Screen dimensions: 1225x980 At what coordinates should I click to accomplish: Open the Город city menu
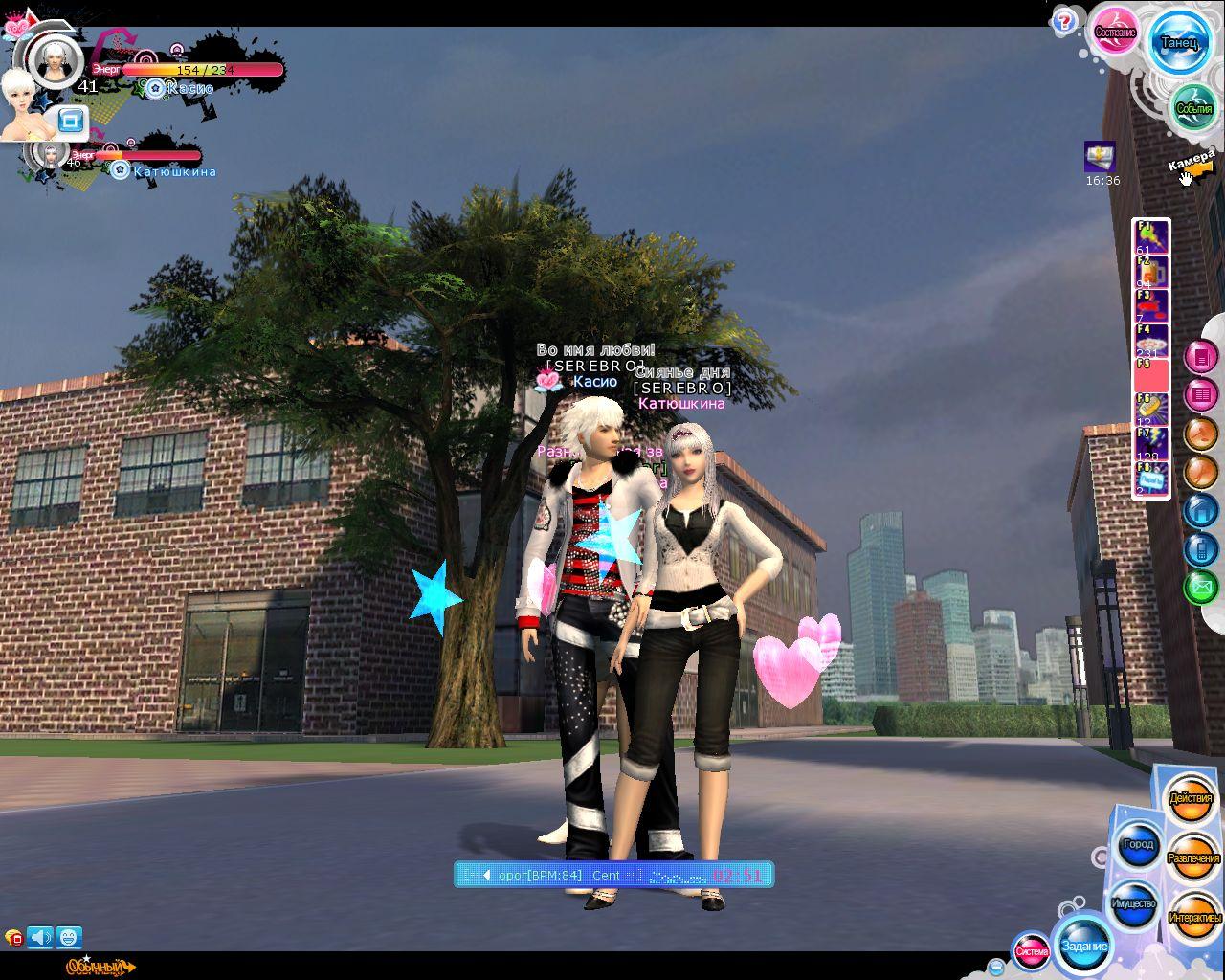pyautogui.click(x=1138, y=845)
